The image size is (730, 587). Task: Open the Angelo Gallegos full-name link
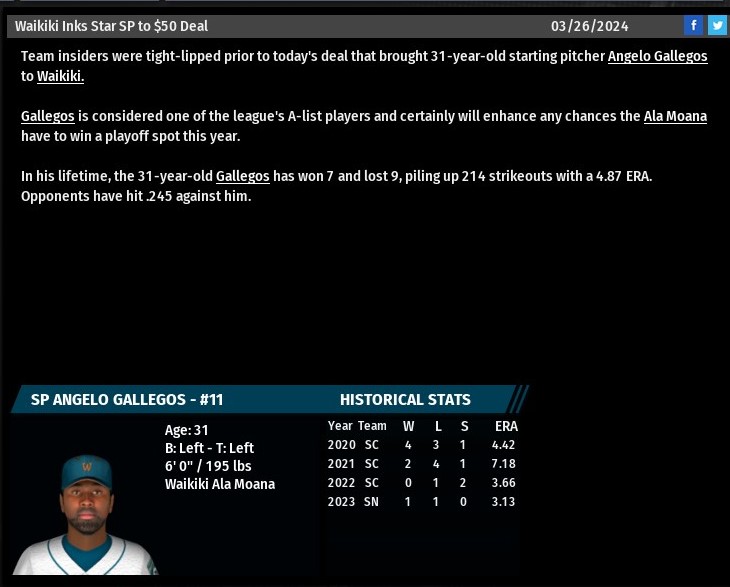pos(657,57)
